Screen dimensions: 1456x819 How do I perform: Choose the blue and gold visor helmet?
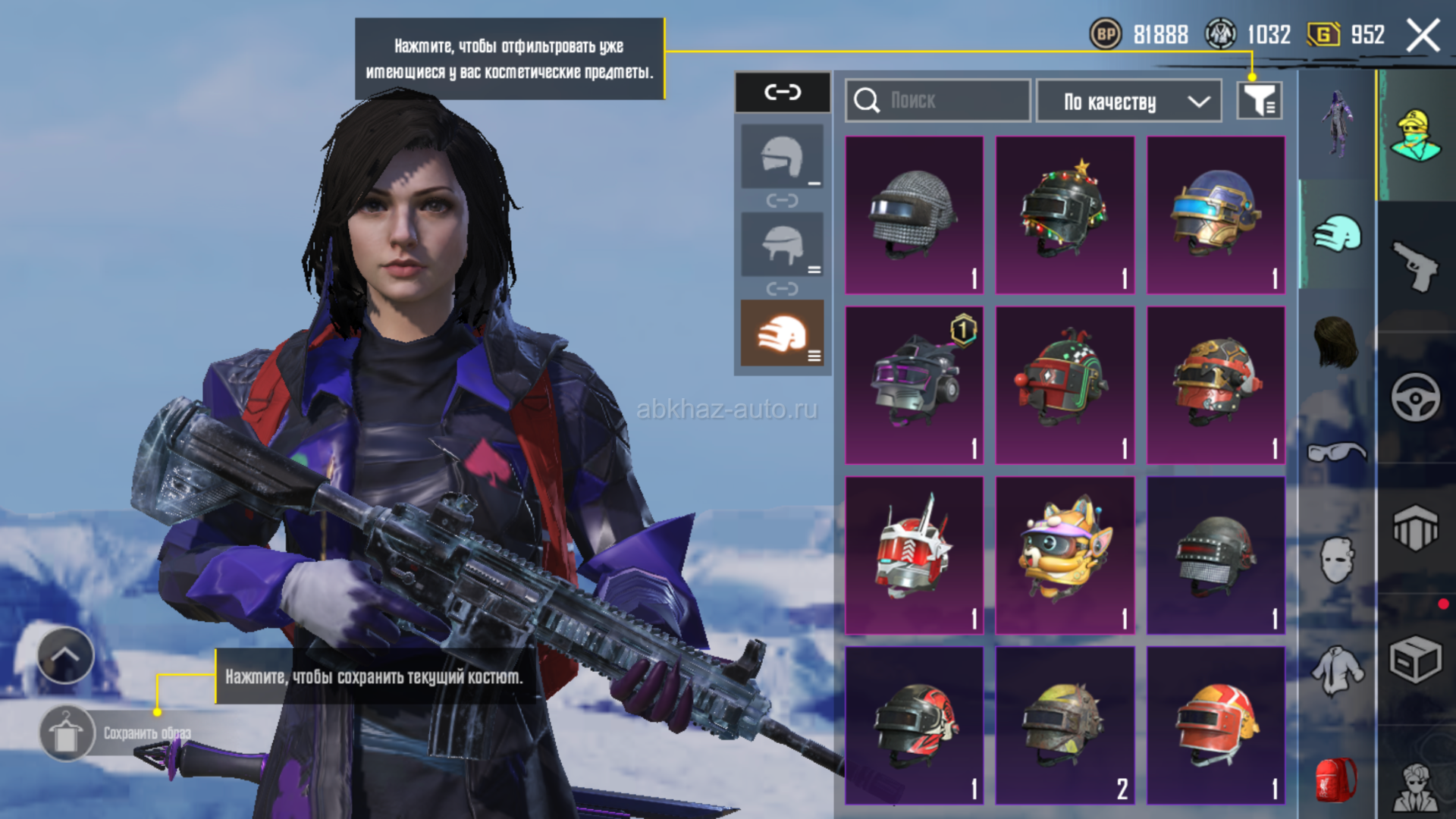pos(1216,215)
